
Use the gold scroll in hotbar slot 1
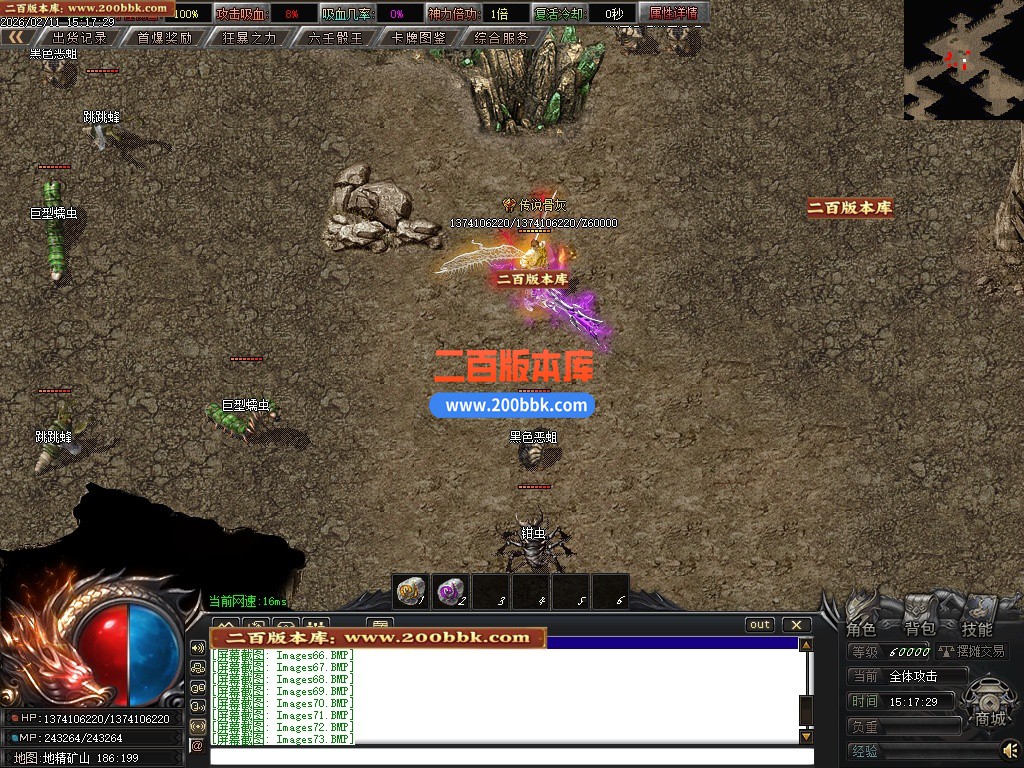[x=410, y=591]
